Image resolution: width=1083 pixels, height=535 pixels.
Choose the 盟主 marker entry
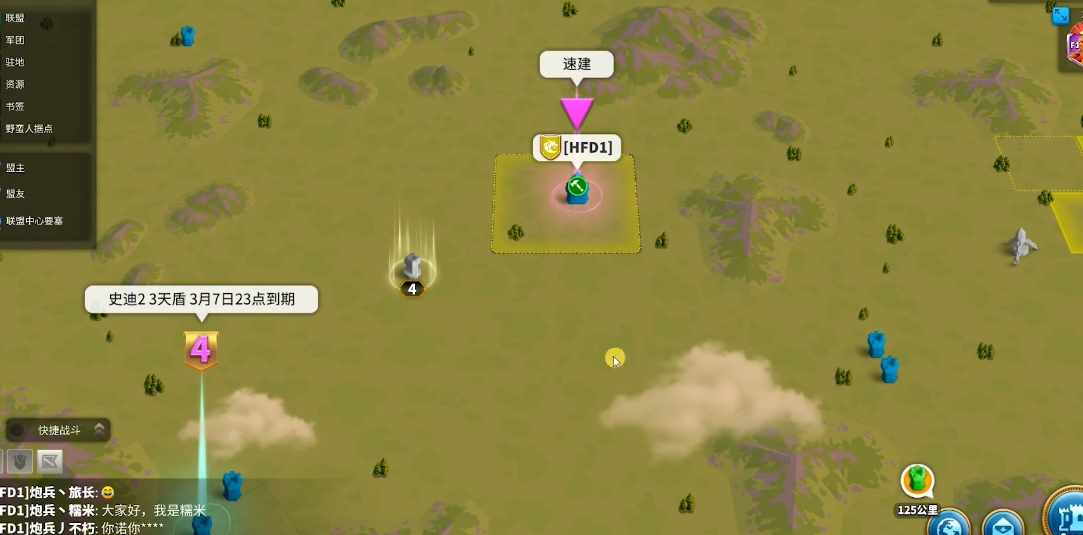tap(15, 168)
